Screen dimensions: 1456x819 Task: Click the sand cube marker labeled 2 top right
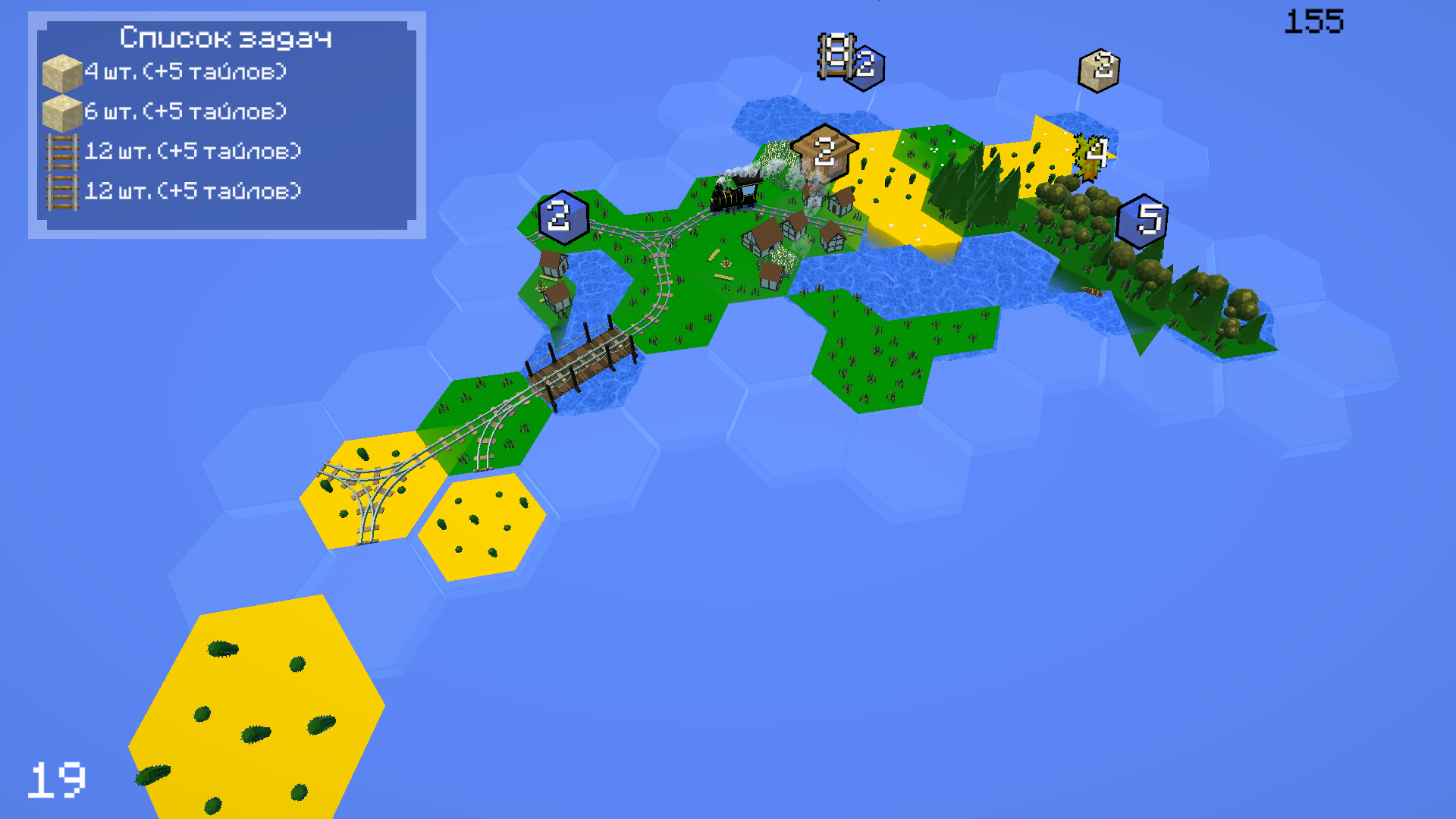1101,70
